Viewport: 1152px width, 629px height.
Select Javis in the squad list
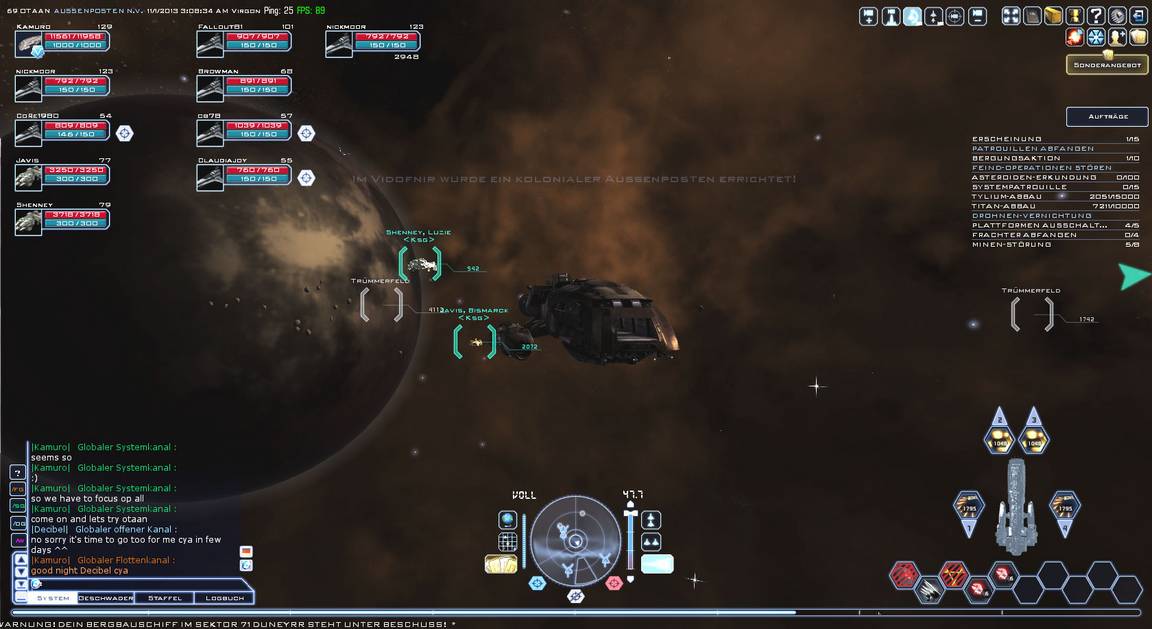pos(62,176)
